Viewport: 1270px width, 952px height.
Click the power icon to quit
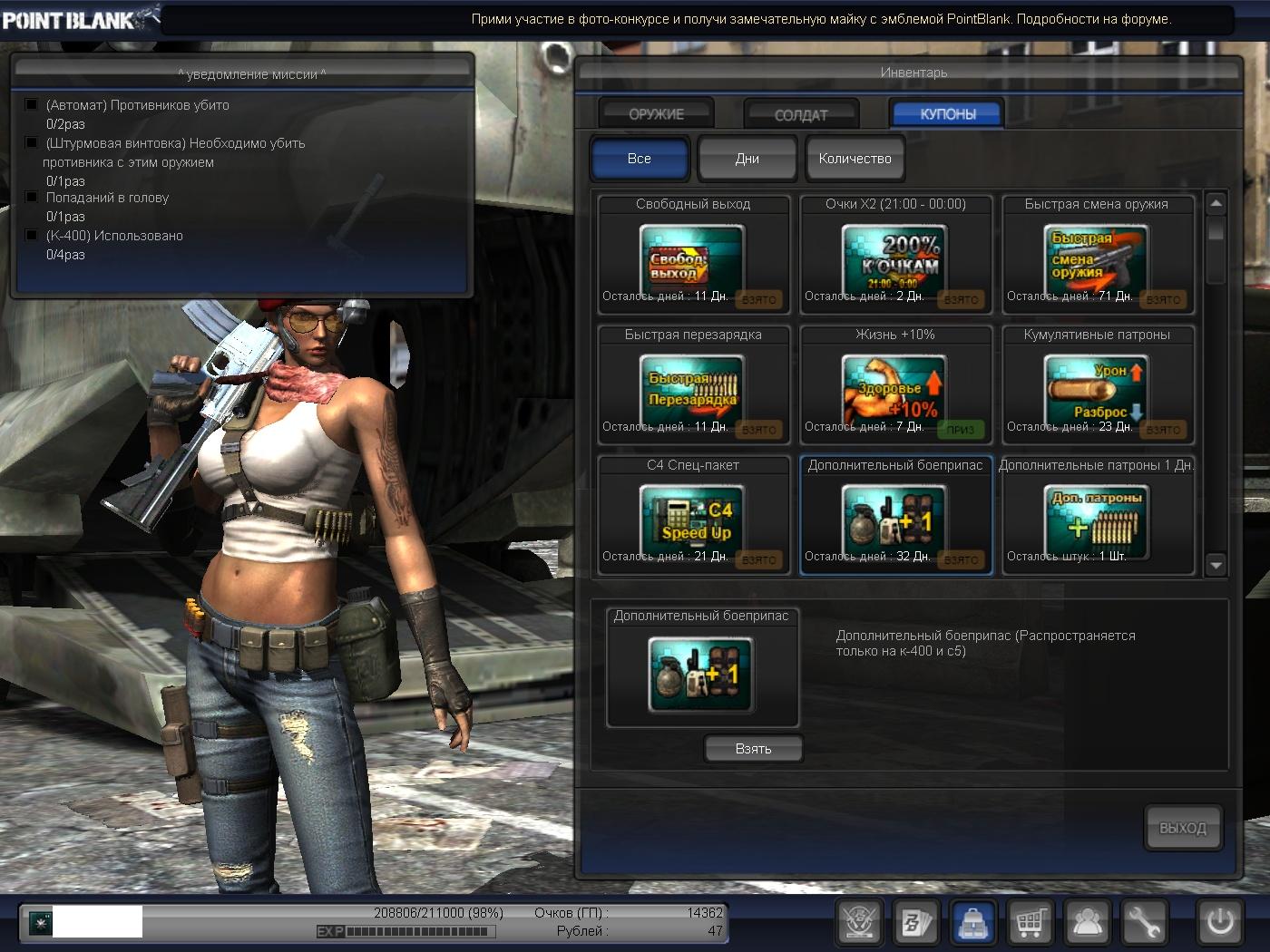tap(1219, 923)
